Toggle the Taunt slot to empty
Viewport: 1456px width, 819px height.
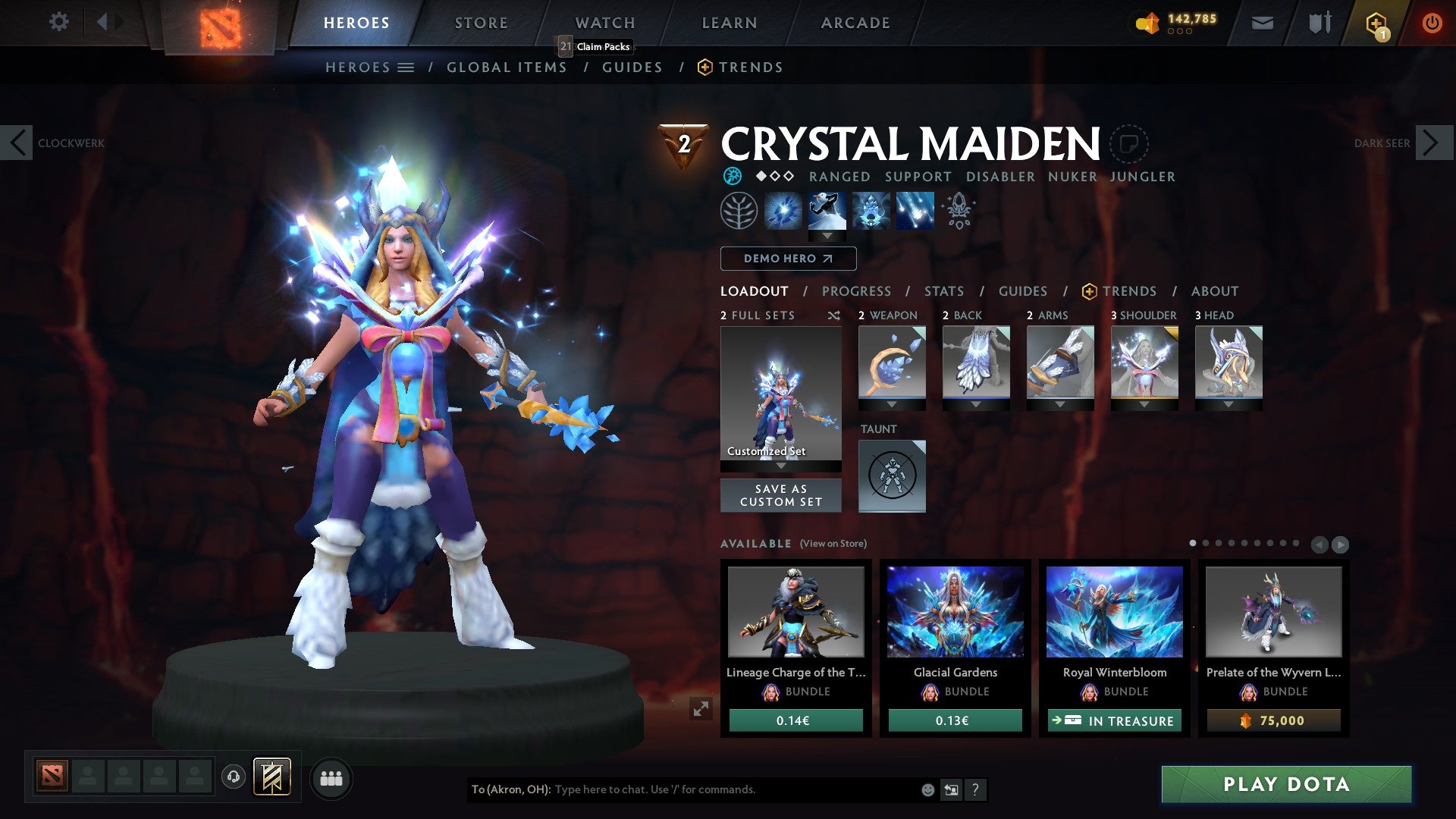pyautogui.click(x=892, y=475)
